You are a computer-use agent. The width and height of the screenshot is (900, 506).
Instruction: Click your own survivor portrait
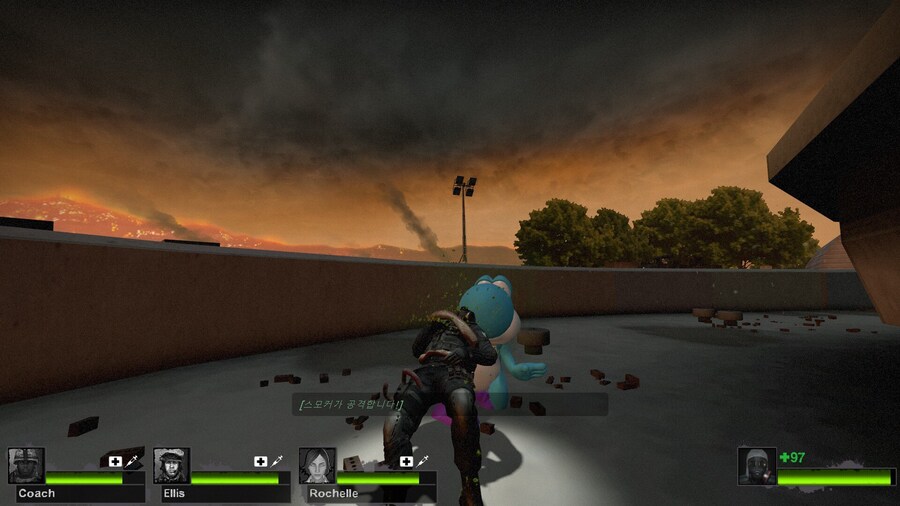pyautogui.click(x=757, y=466)
